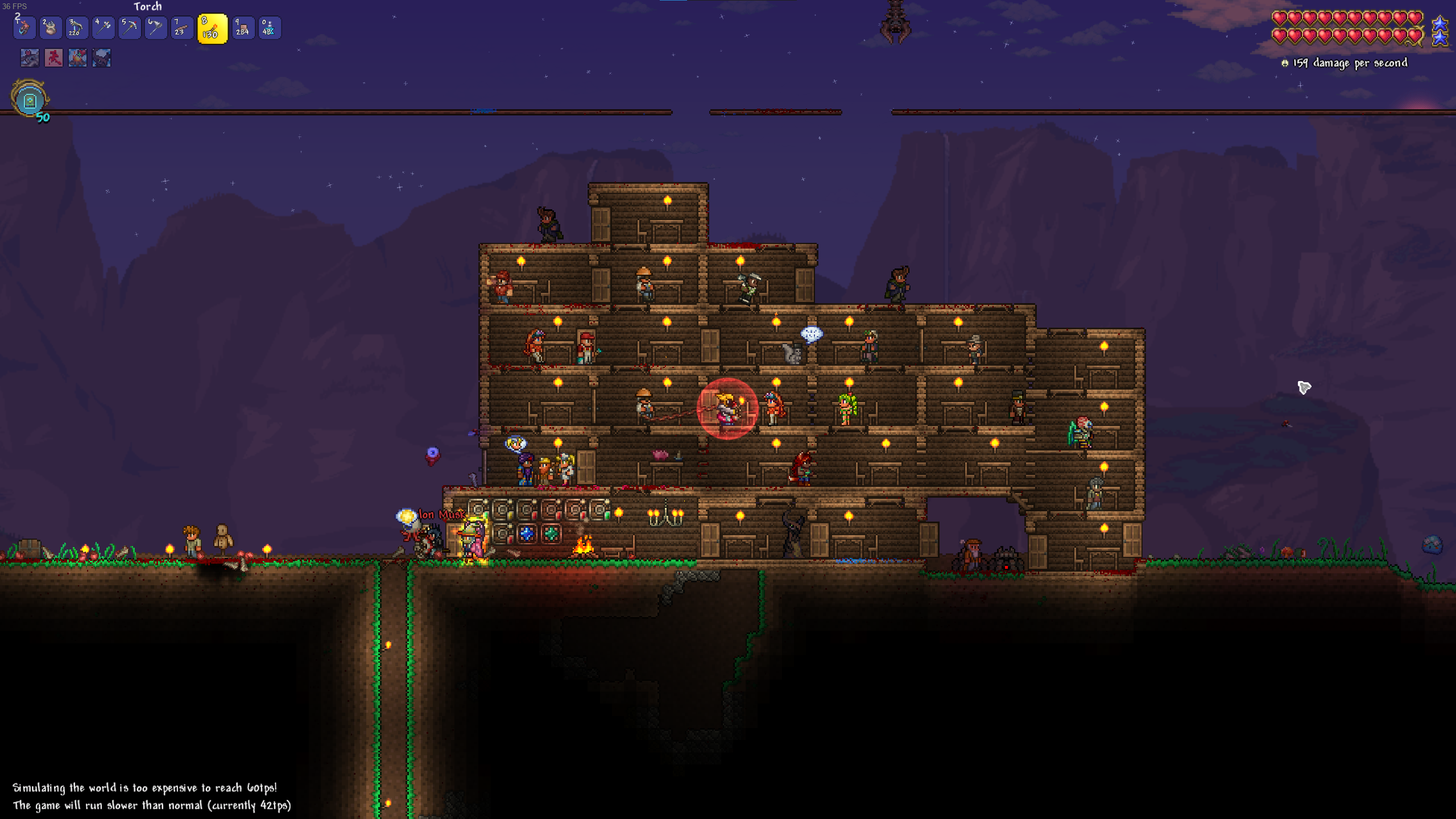Viewport: 1456px width, 819px height.
Task: Open the gold-framed round emblem showing 50
Action: (30, 100)
